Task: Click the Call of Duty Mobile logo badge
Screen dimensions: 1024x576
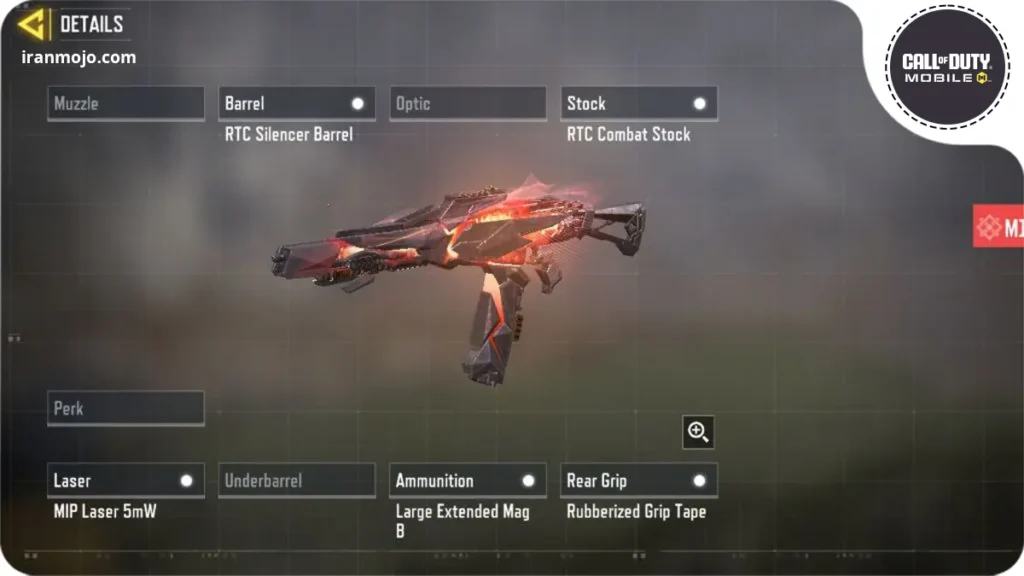Action: click(946, 67)
